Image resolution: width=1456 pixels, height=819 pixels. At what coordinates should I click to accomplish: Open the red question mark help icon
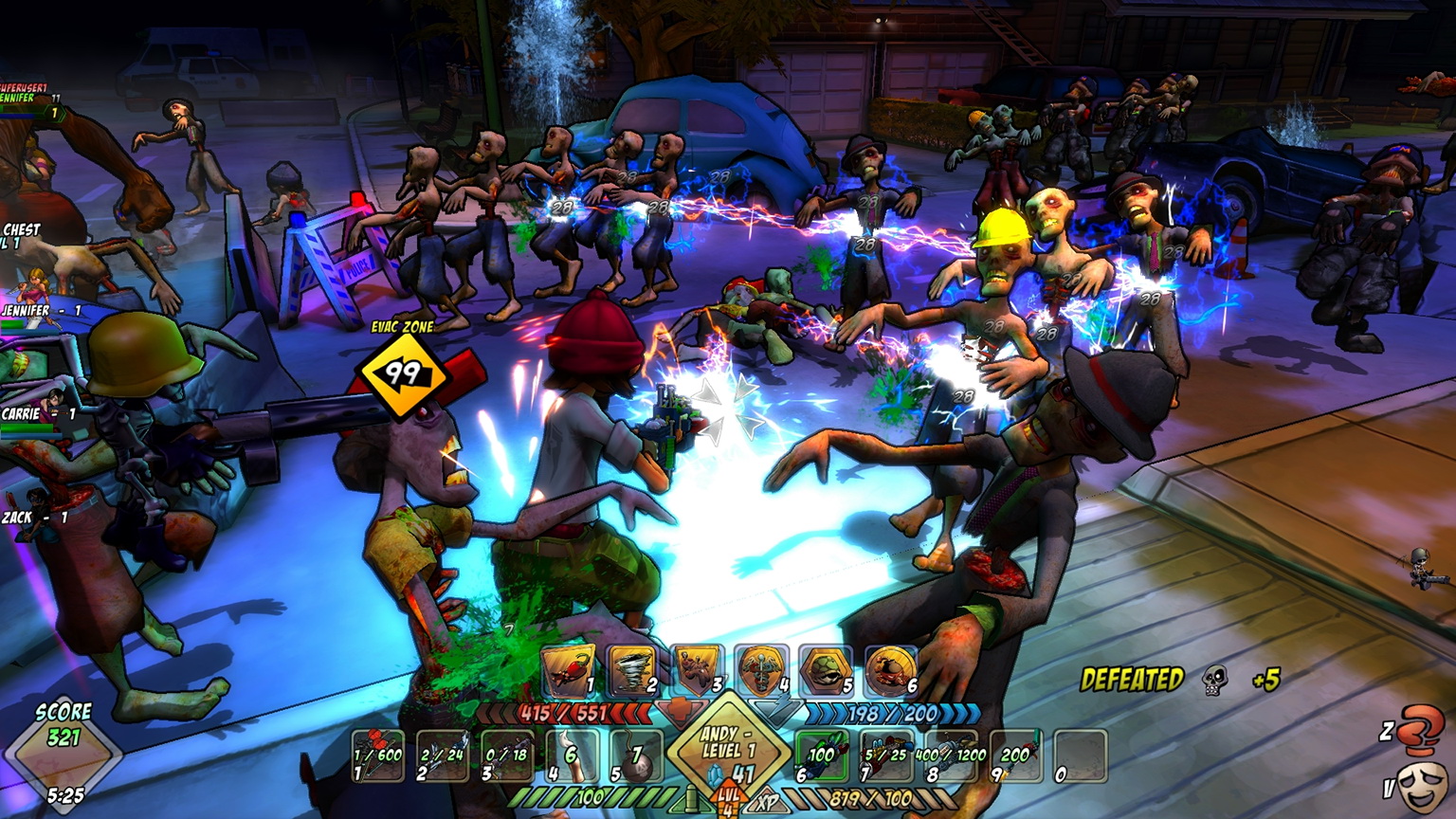1422,728
